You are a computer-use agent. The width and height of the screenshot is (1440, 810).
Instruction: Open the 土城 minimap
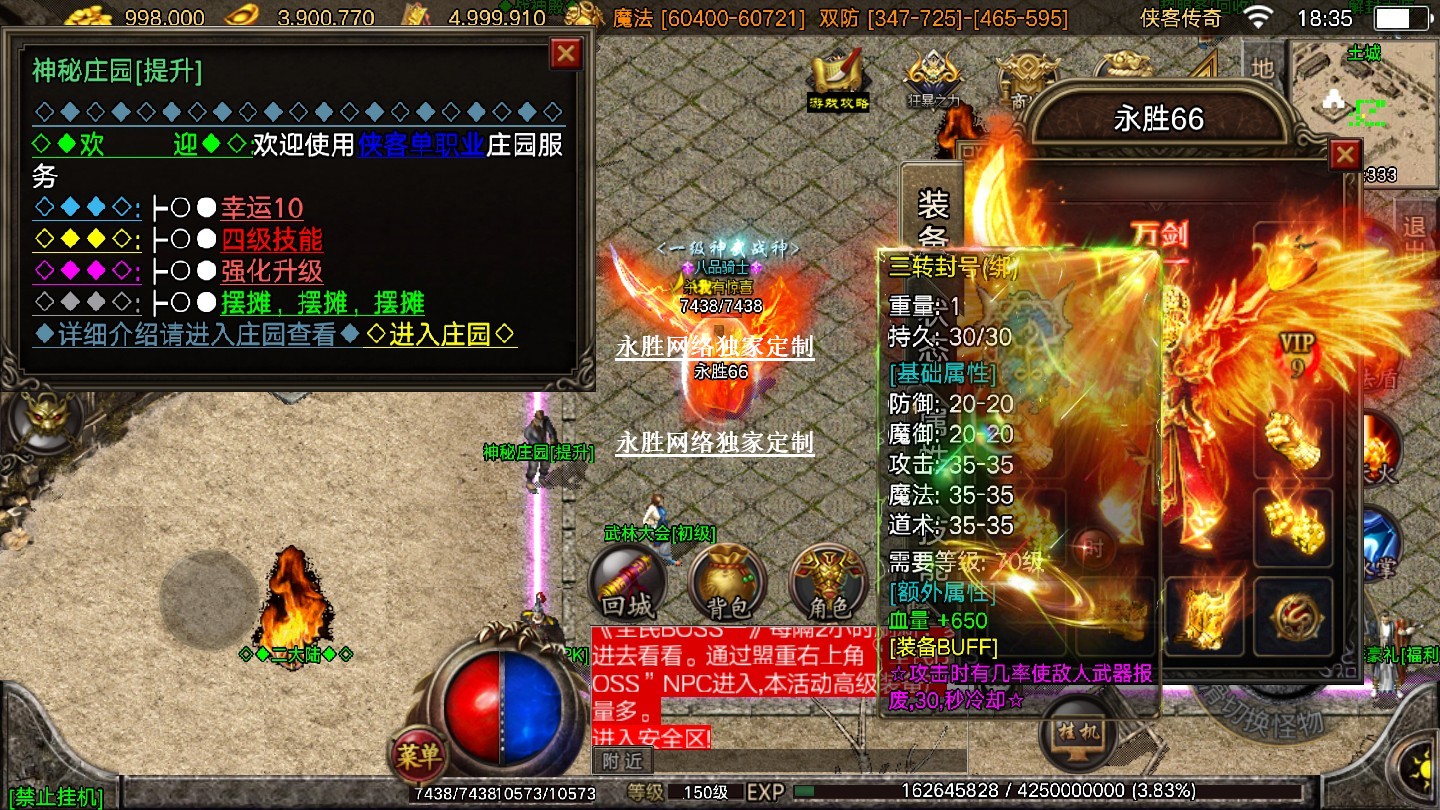click(1363, 95)
